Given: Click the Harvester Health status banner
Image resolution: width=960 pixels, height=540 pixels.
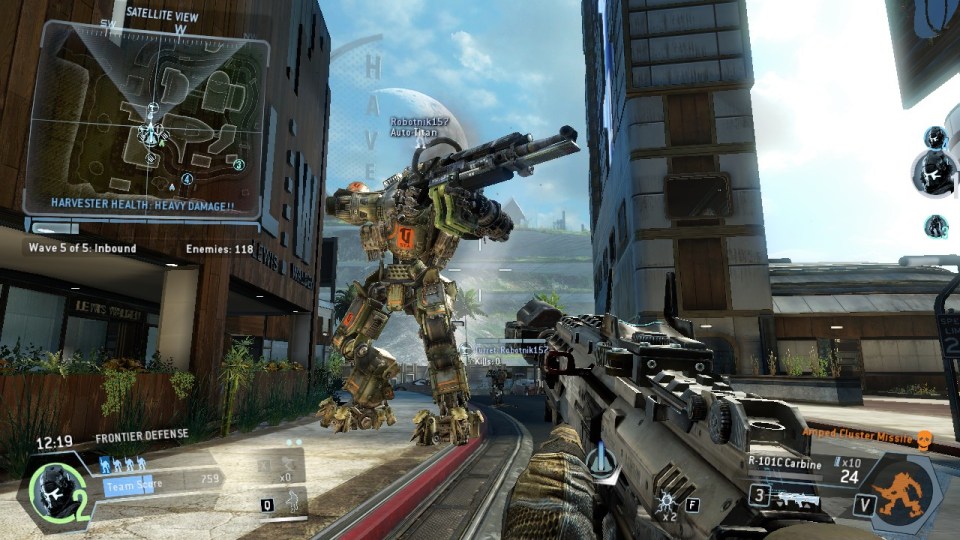Looking at the screenshot, I should pyautogui.click(x=143, y=205).
